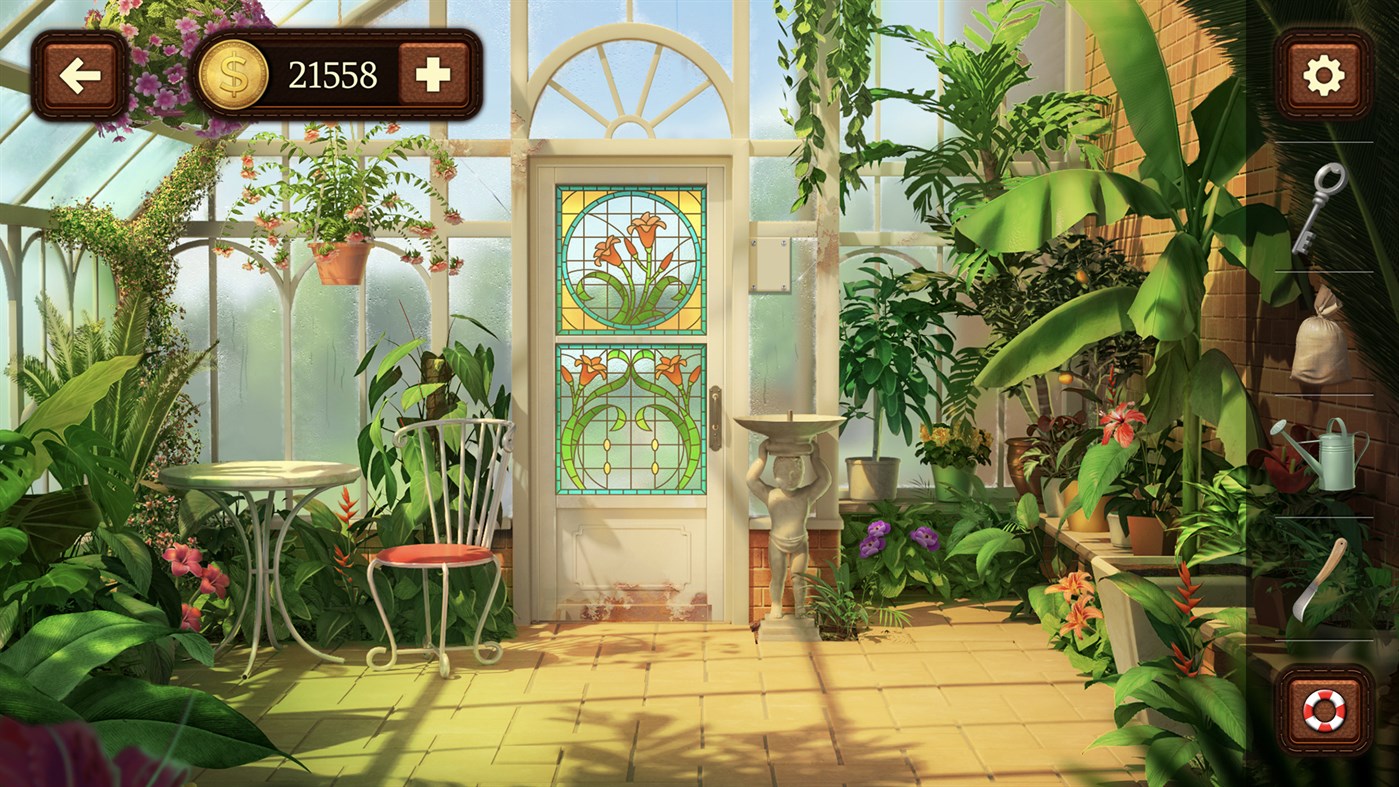Select the pruning knife inventory item
This screenshot has width=1399, height=787.
[x=1318, y=580]
